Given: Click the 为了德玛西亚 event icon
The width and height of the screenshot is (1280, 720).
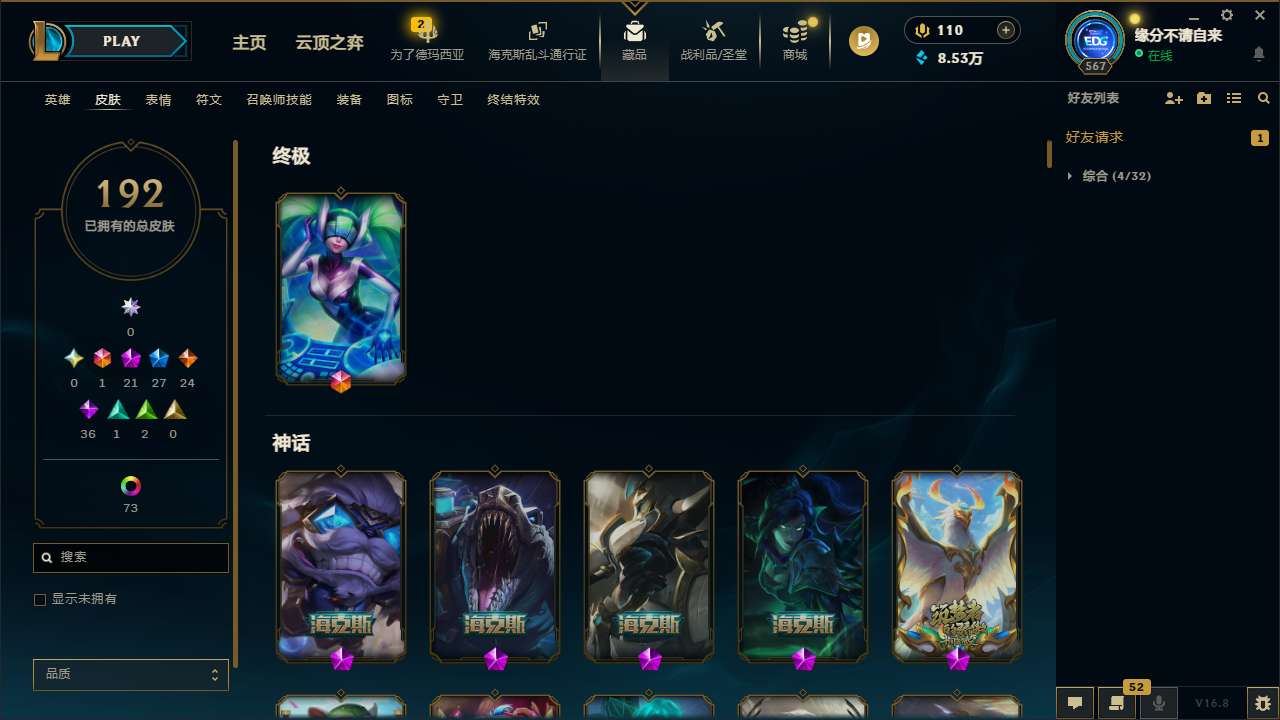Looking at the screenshot, I should (x=427, y=40).
